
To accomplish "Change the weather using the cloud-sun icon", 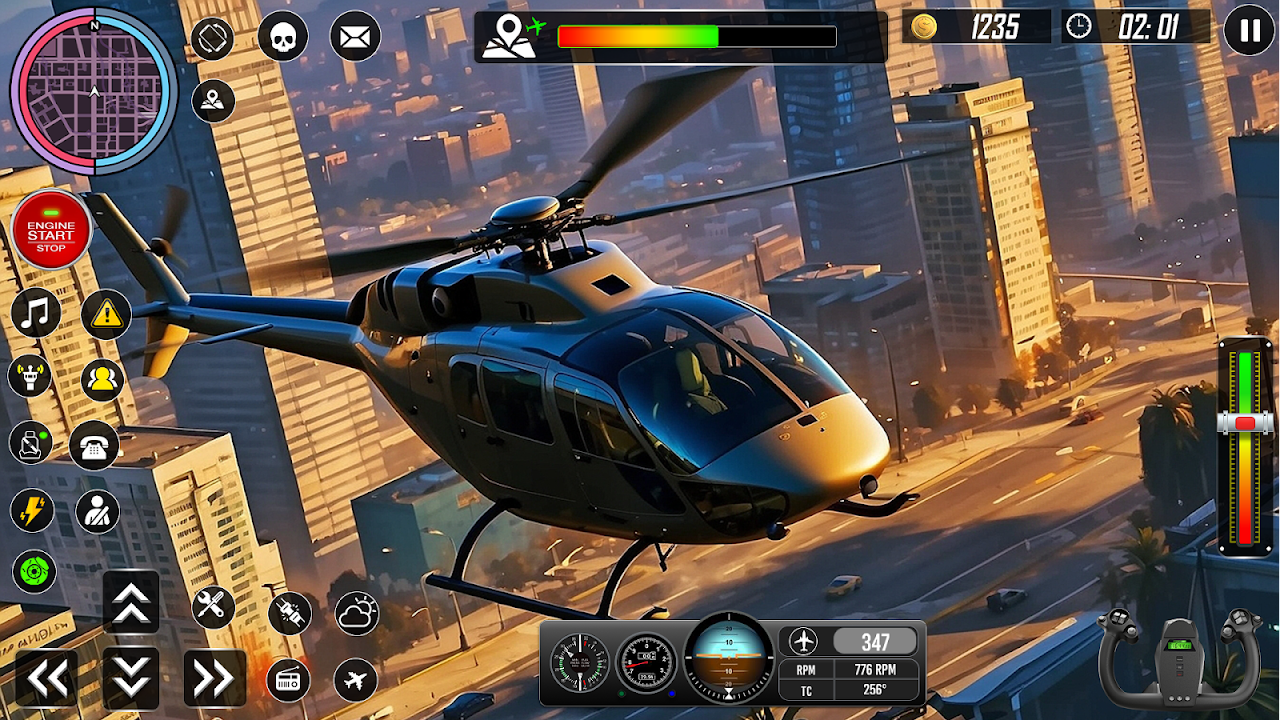I will point(356,614).
